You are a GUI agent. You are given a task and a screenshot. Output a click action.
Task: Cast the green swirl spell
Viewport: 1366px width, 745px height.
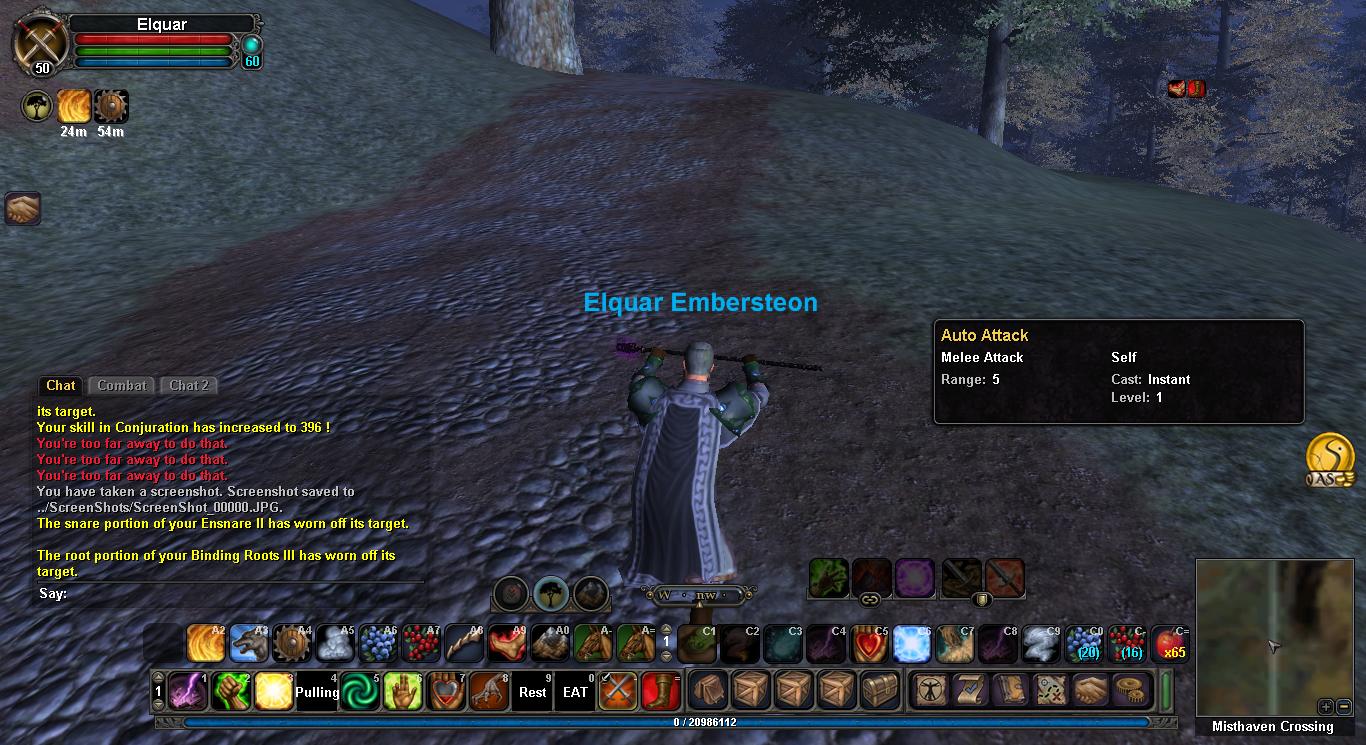(359, 691)
